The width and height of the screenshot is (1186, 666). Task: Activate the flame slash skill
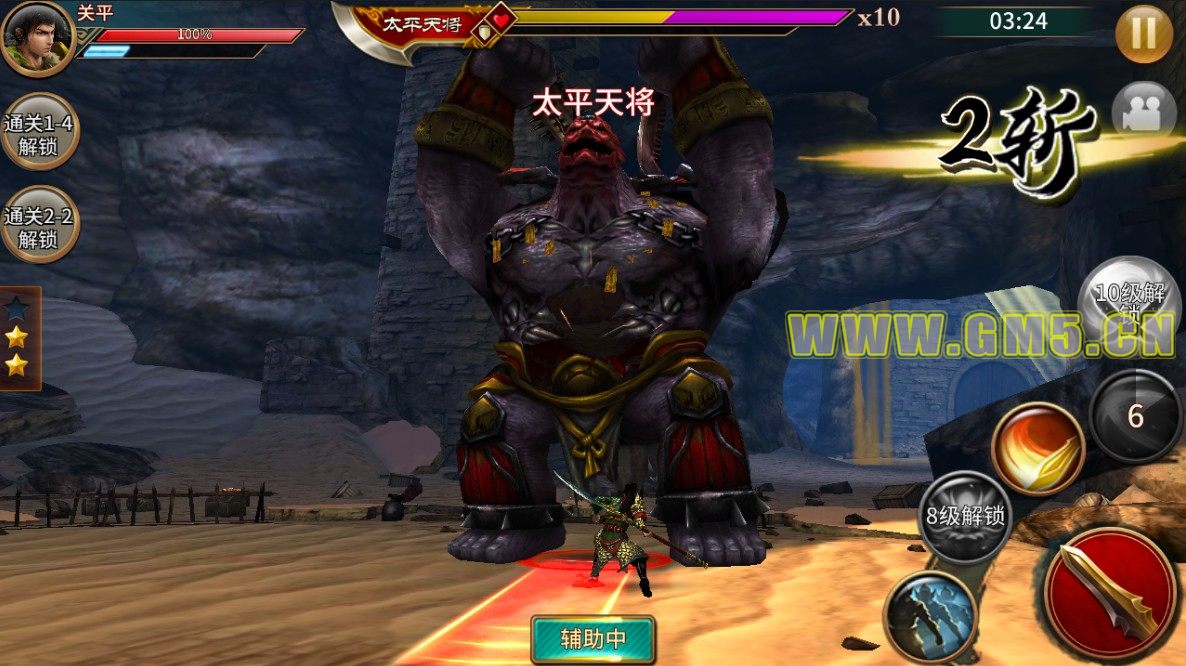(x=1038, y=448)
